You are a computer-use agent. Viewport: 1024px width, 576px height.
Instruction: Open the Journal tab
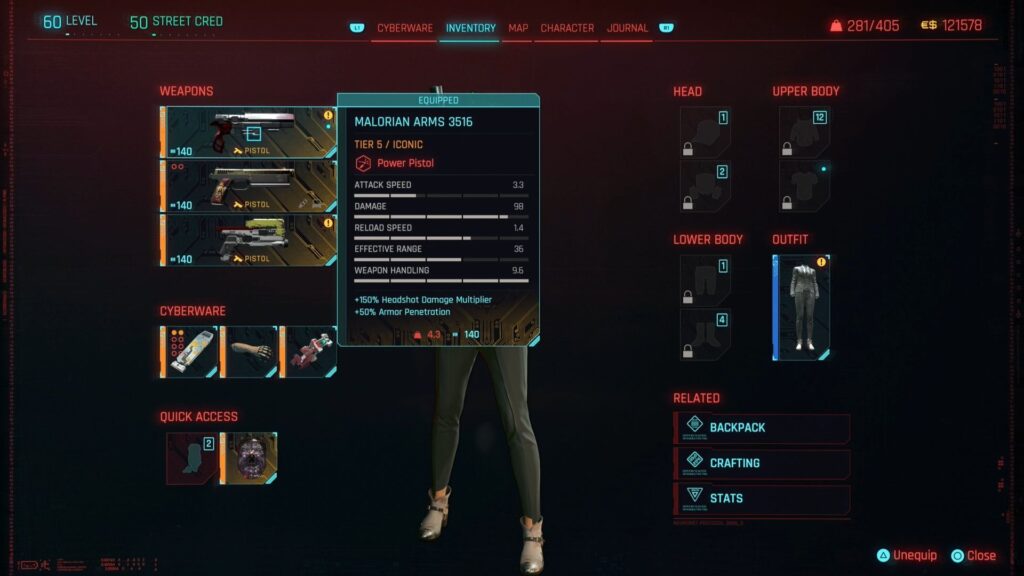627,28
